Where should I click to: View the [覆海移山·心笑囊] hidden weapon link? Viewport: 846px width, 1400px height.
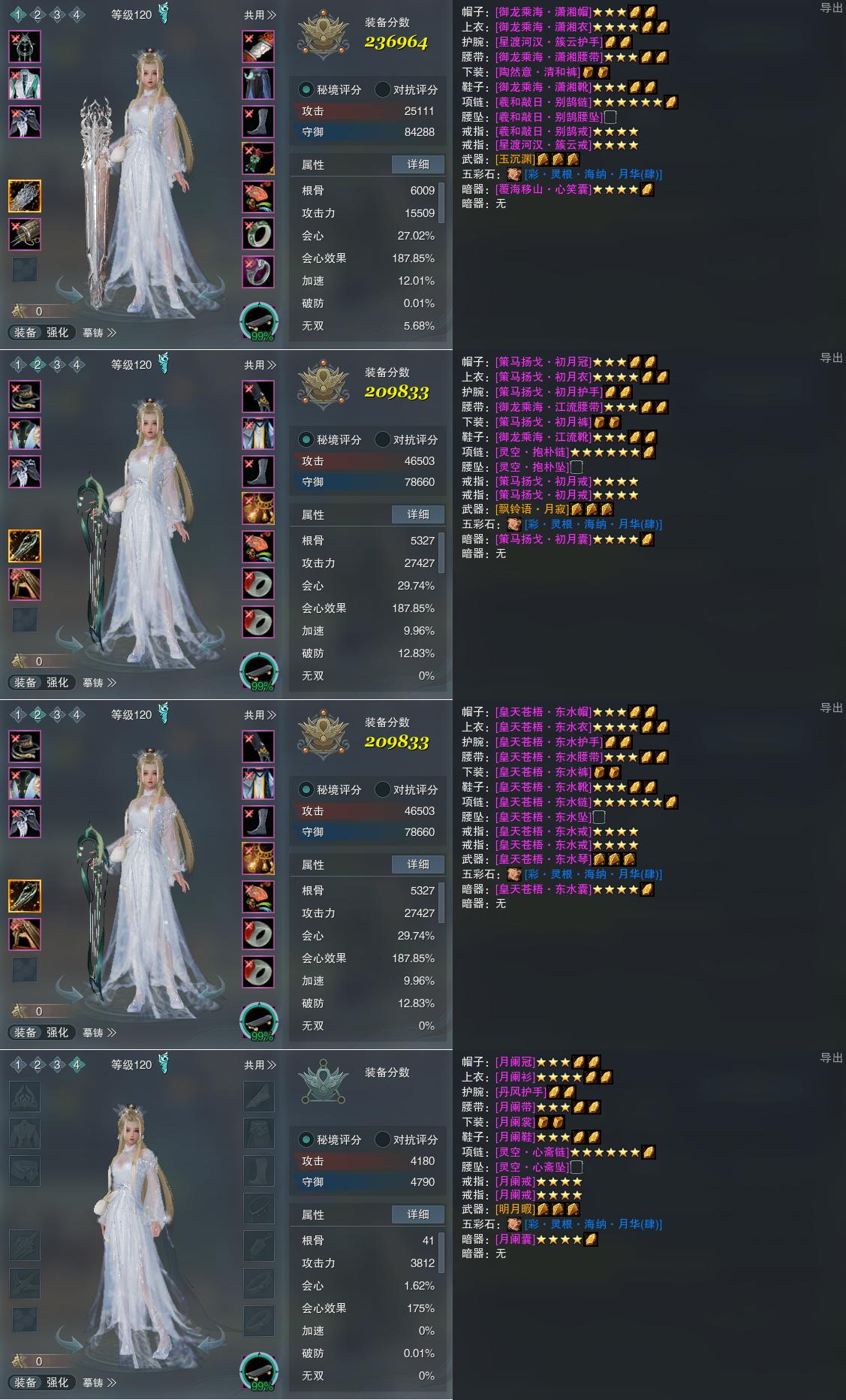543,189
